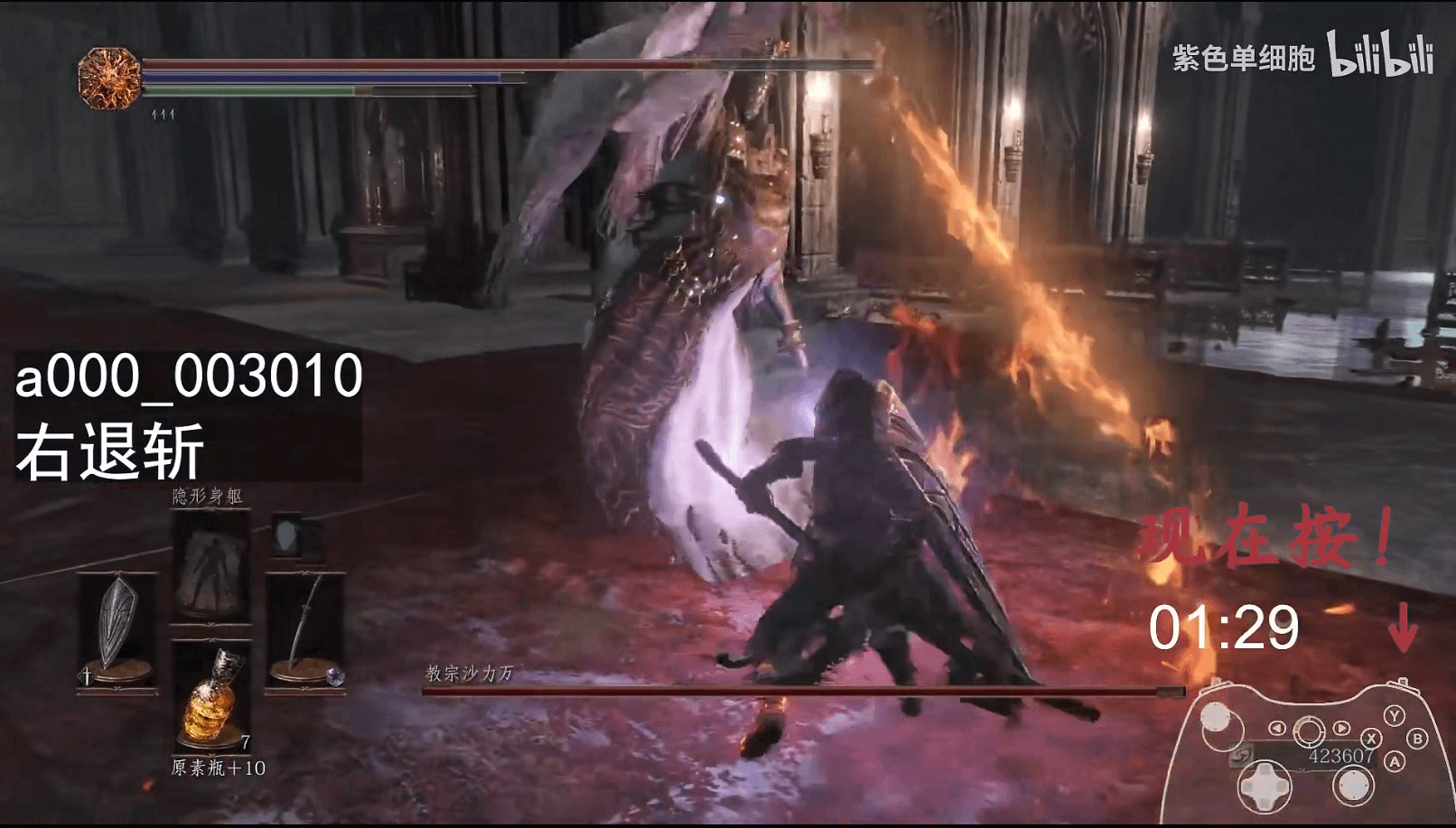Open the bilibili logo watermark
This screenshot has width=1456, height=828.
point(1379,56)
